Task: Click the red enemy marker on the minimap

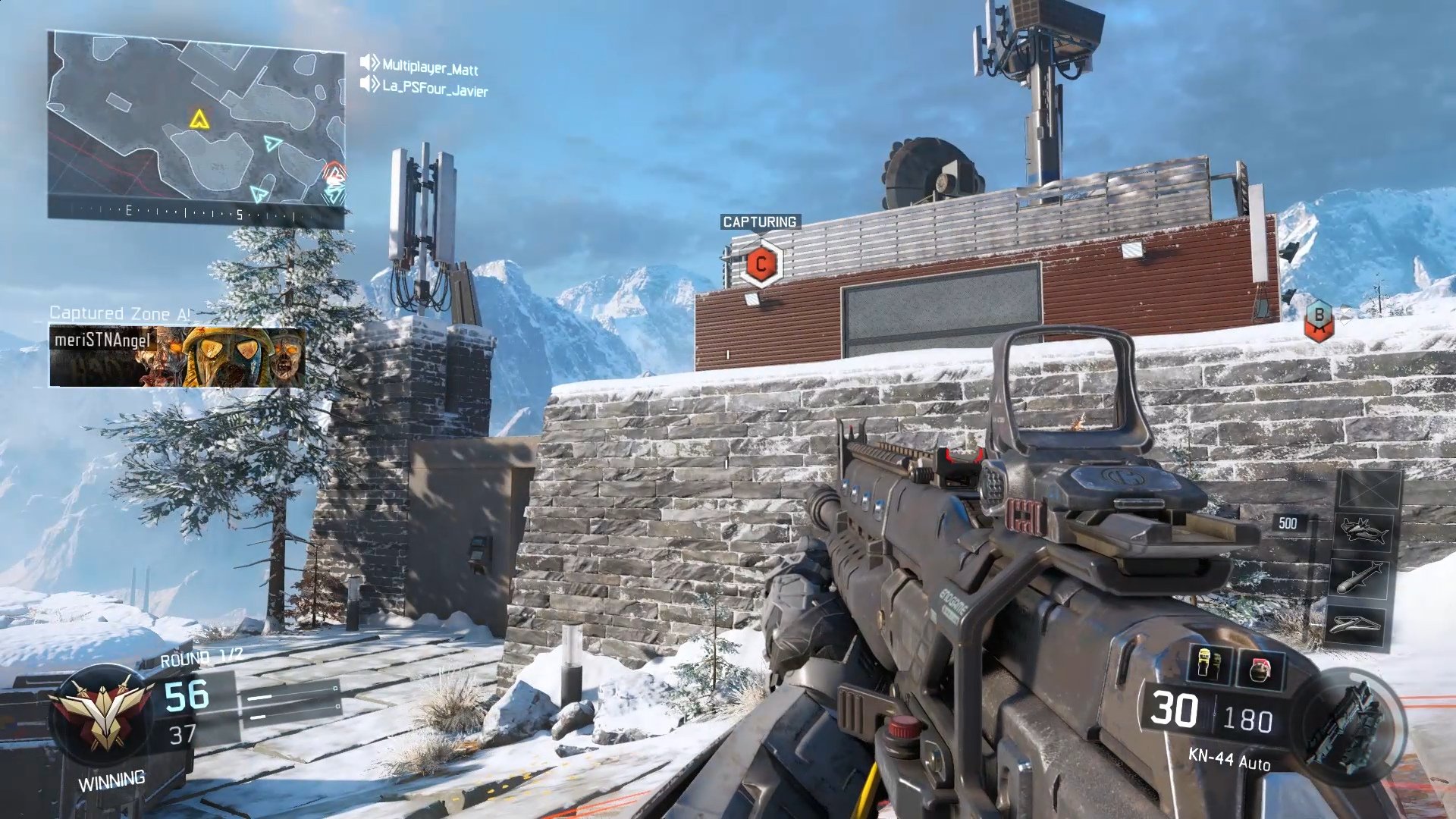Action: tap(334, 173)
